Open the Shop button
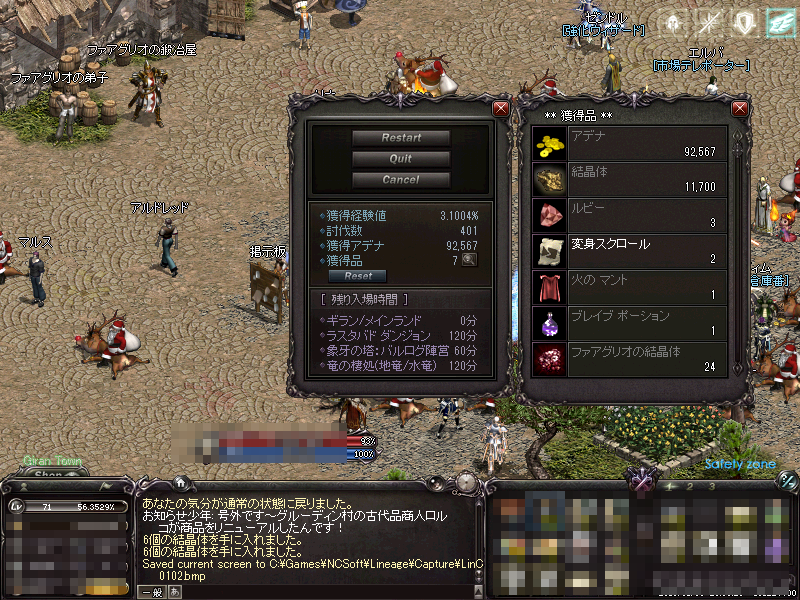The image size is (800, 600). pyautogui.click(x=49, y=474)
